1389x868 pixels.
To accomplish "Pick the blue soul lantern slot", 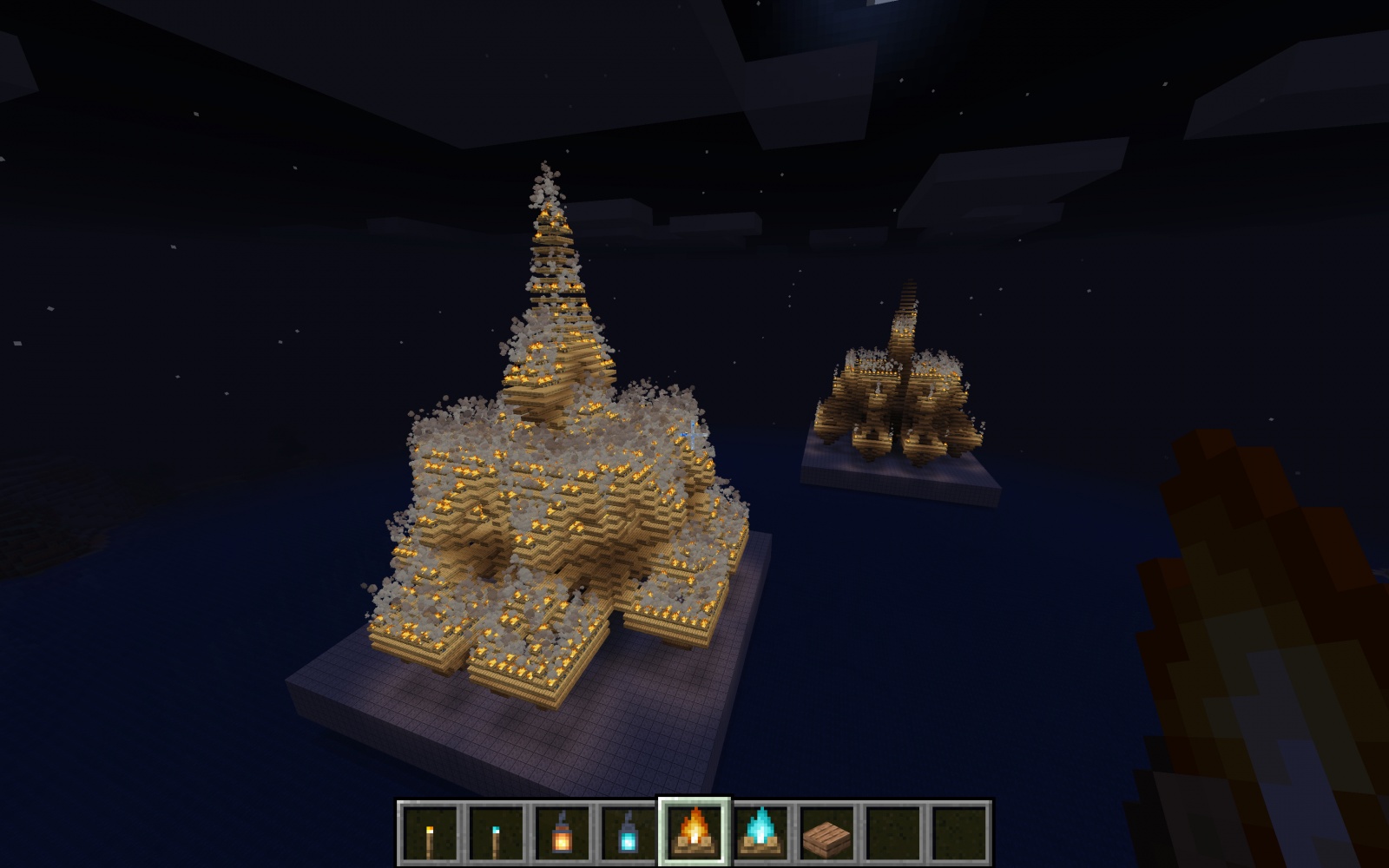I will pyautogui.click(x=629, y=832).
